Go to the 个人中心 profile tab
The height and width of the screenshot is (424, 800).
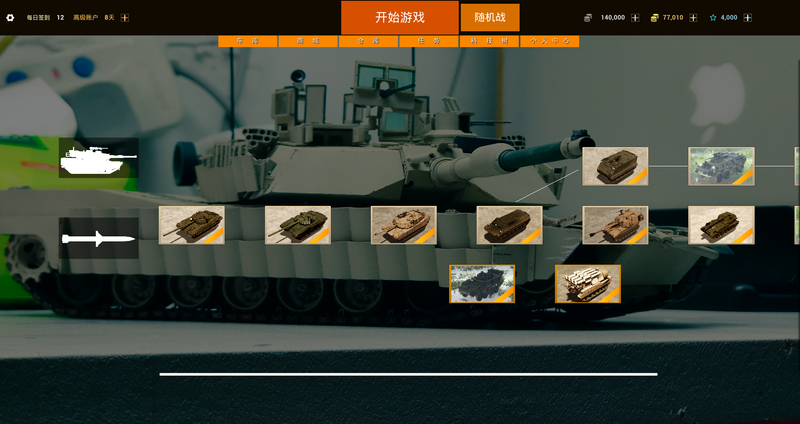click(549, 42)
